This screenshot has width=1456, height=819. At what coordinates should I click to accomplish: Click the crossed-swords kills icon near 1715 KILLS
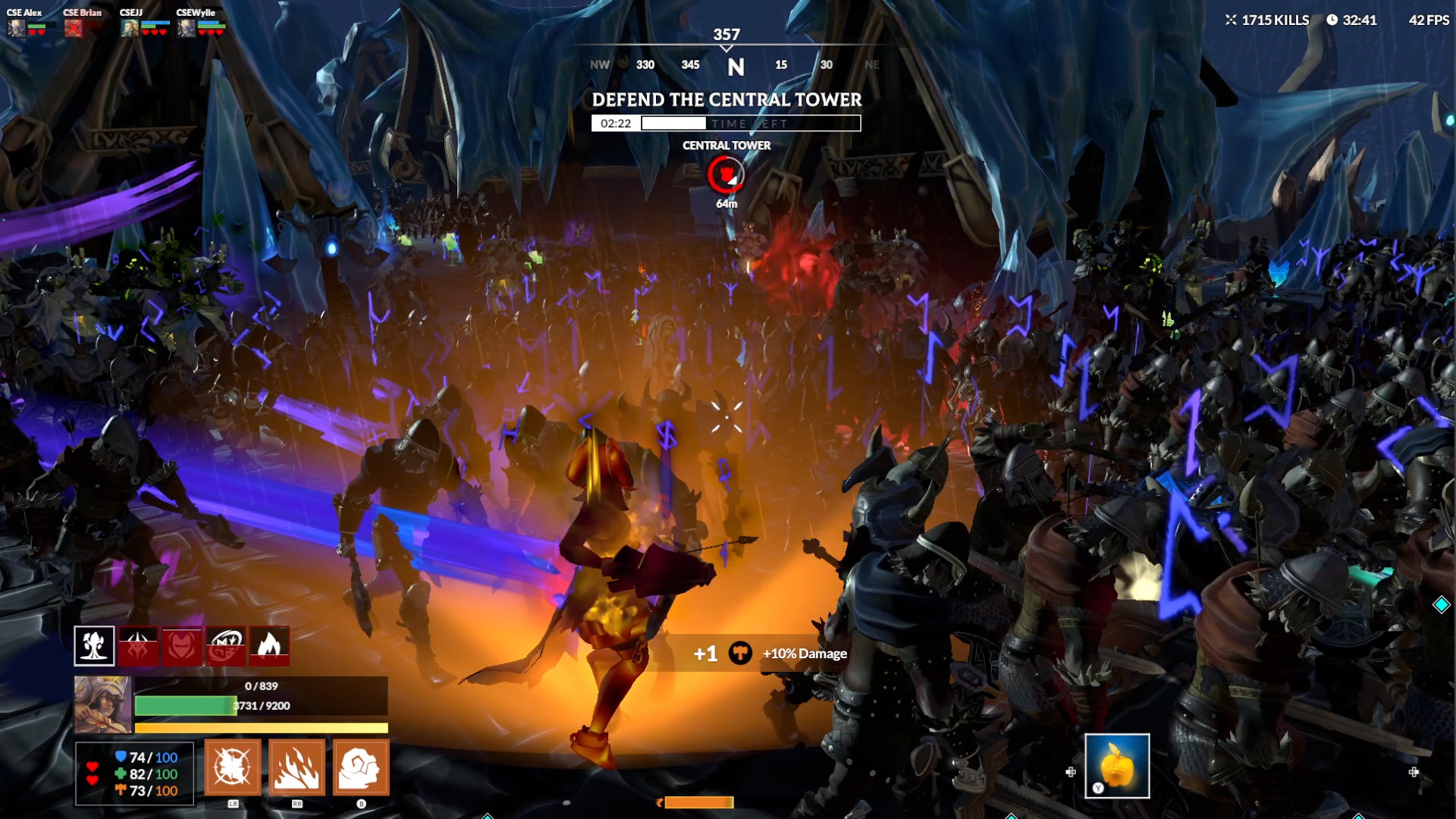(x=1233, y=20)
